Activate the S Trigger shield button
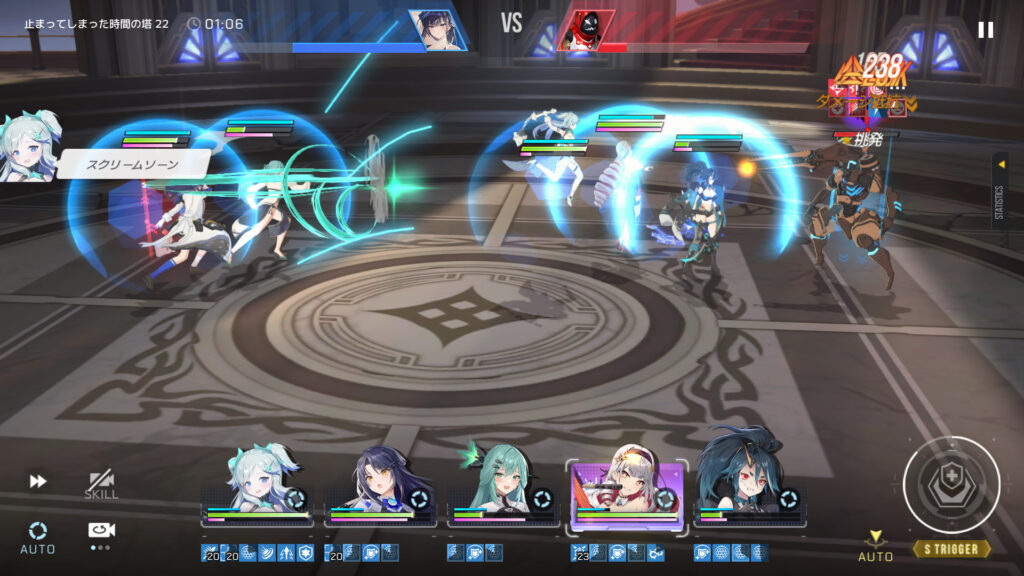Screen dimensions: 1024x576 [950, 484]
